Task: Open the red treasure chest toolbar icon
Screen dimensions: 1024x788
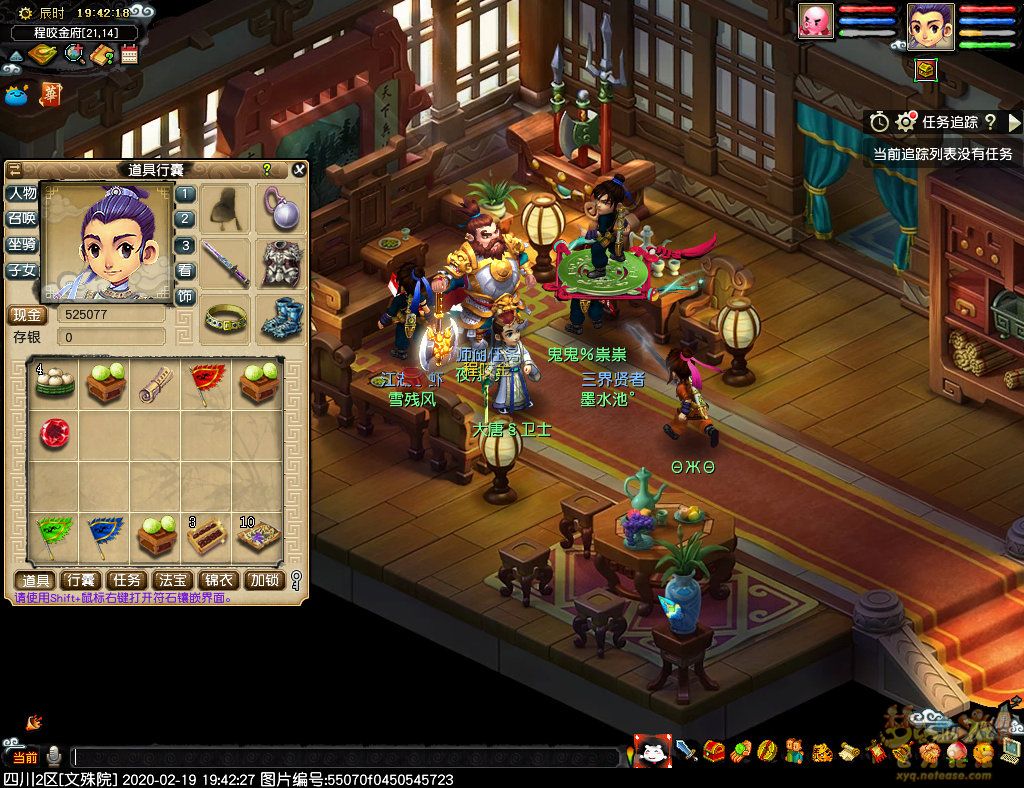Action: (x=714, y=749)
